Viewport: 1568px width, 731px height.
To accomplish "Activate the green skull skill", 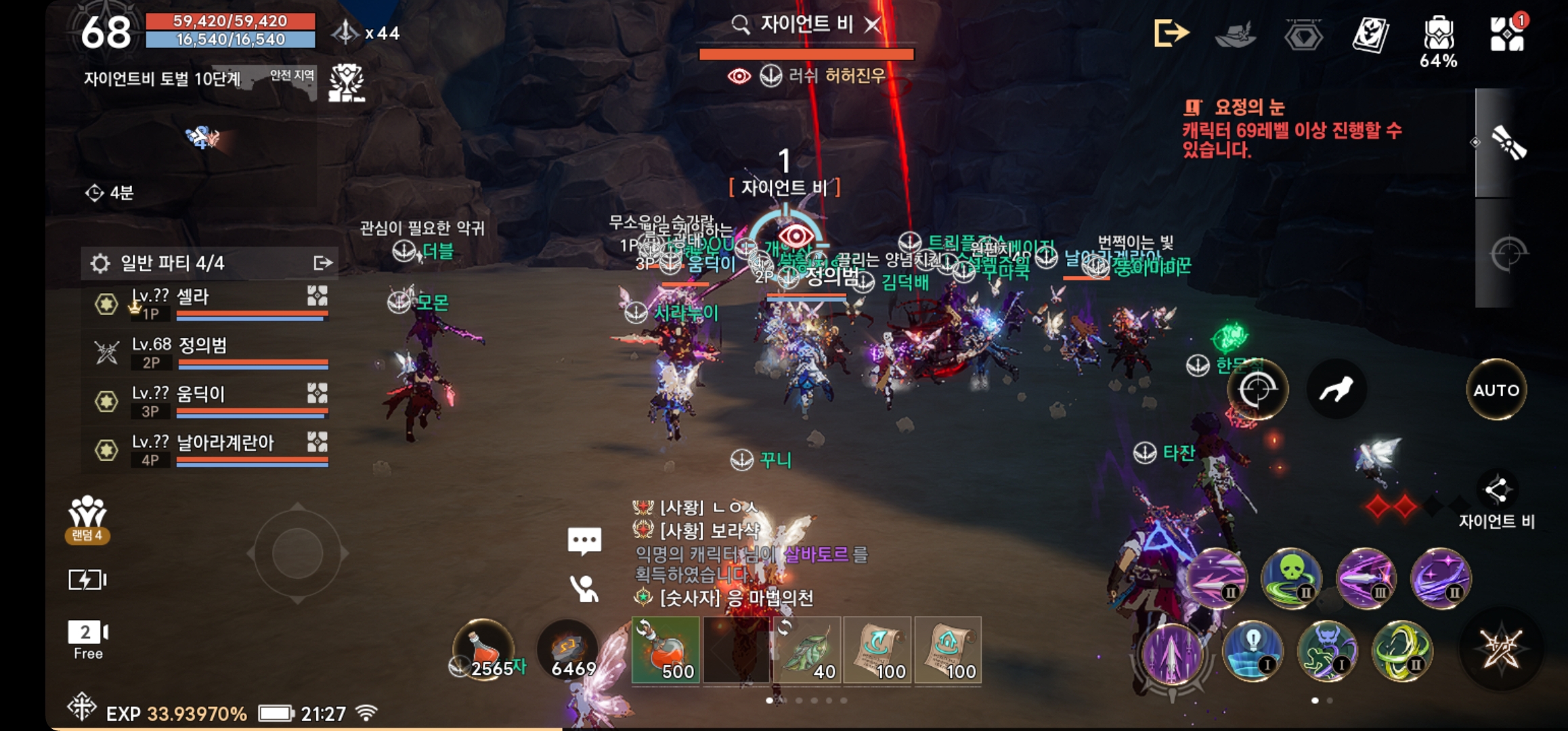I will point(1290,578).
